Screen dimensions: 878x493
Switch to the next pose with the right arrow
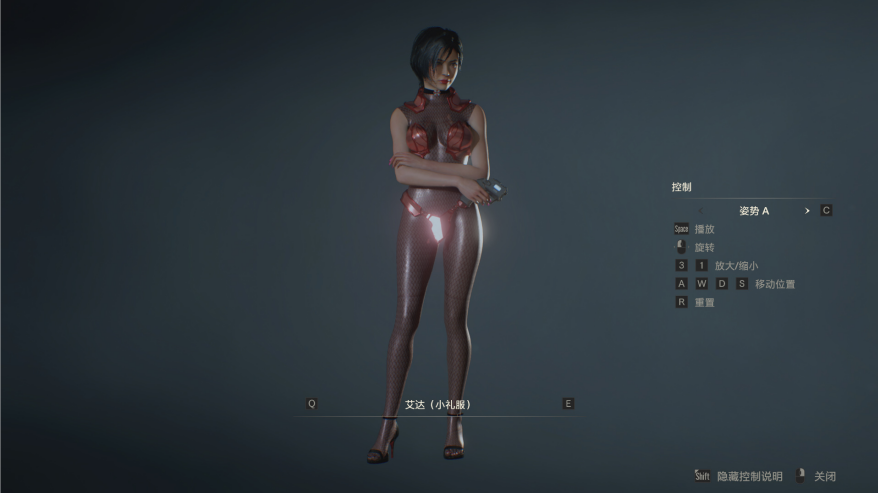coord(807,211)
